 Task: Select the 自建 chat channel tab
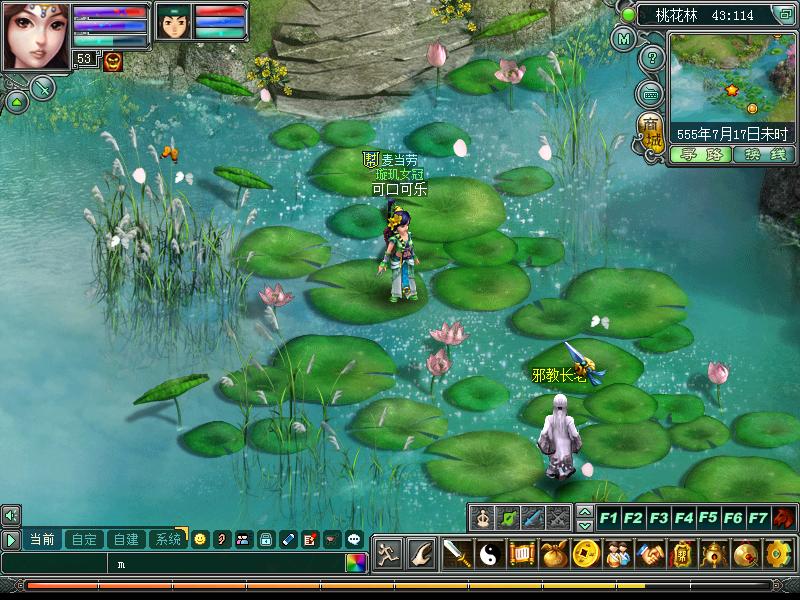point(126,539)
